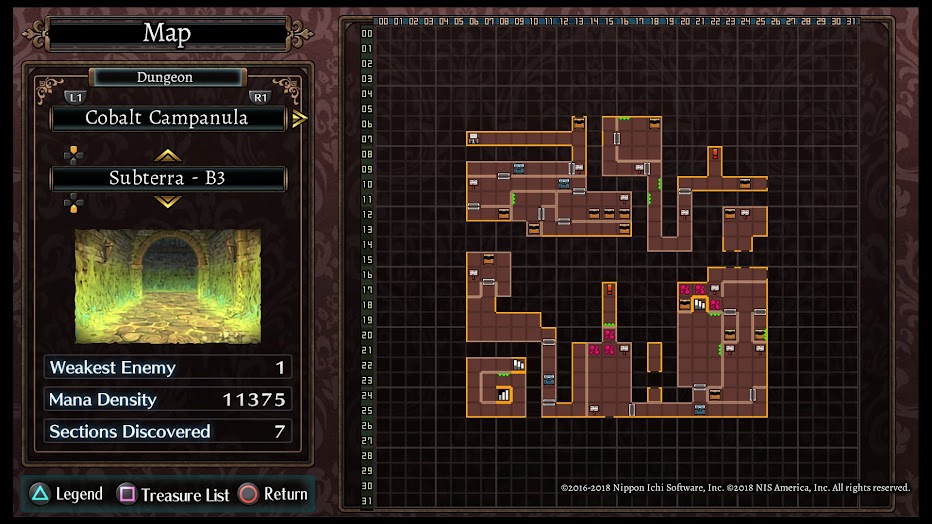Click the yellow arrow beside Cobalt Campanula
The height and width of the screenshot is (524, 932).
[299, 119]
